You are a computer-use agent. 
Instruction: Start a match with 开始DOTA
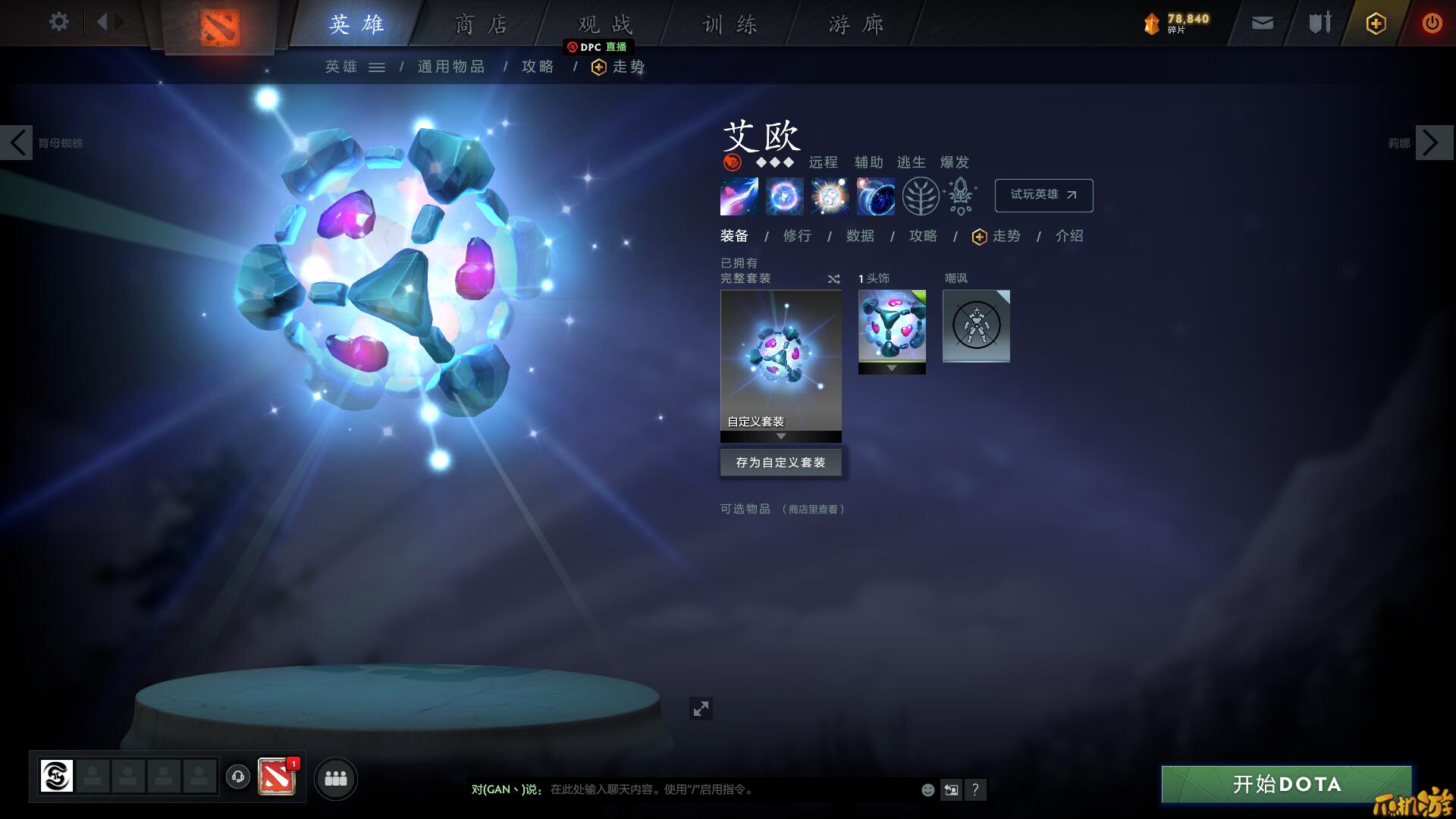[1286, 784]
